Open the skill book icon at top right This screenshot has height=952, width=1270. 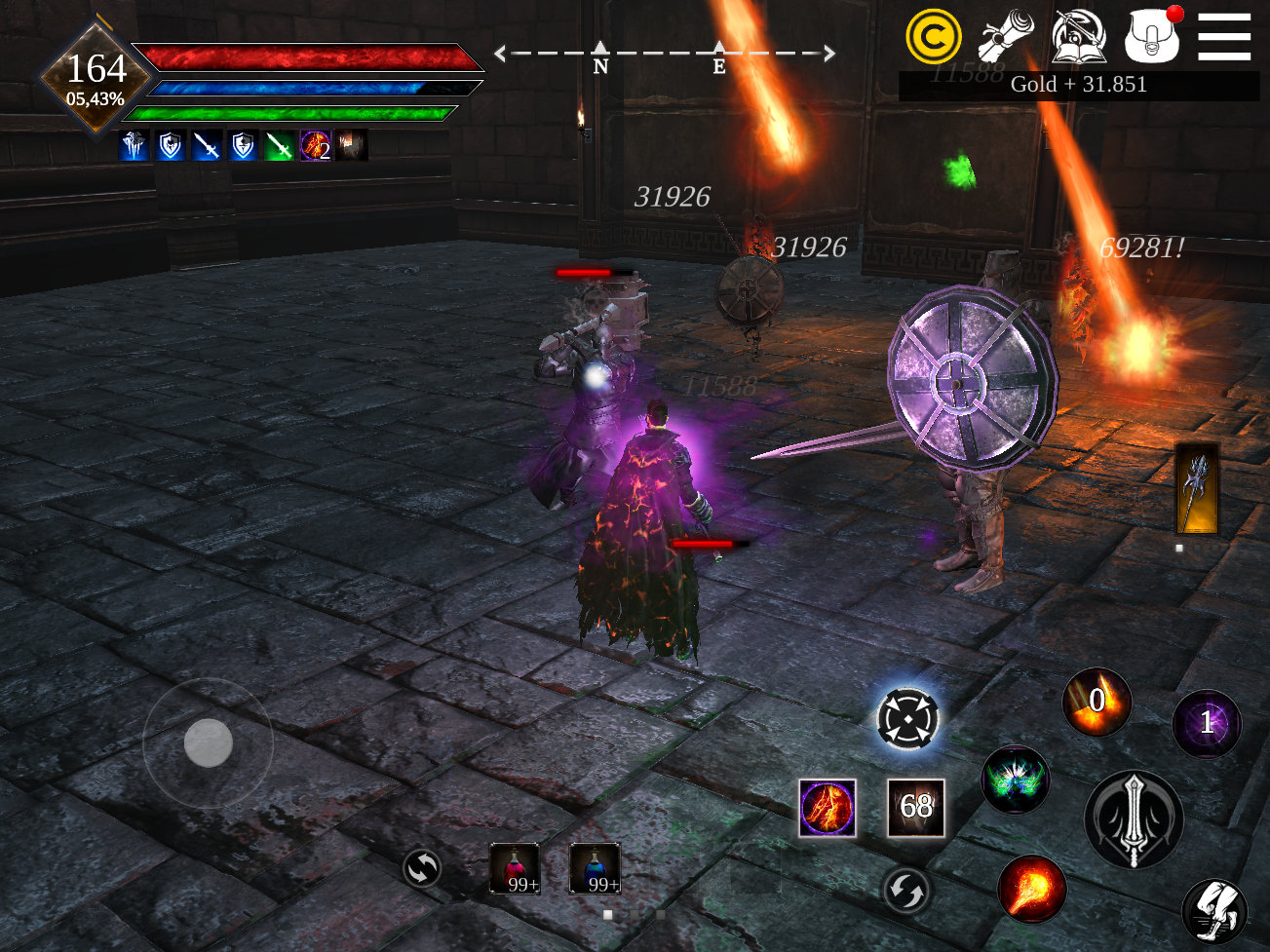point(1080,39)
